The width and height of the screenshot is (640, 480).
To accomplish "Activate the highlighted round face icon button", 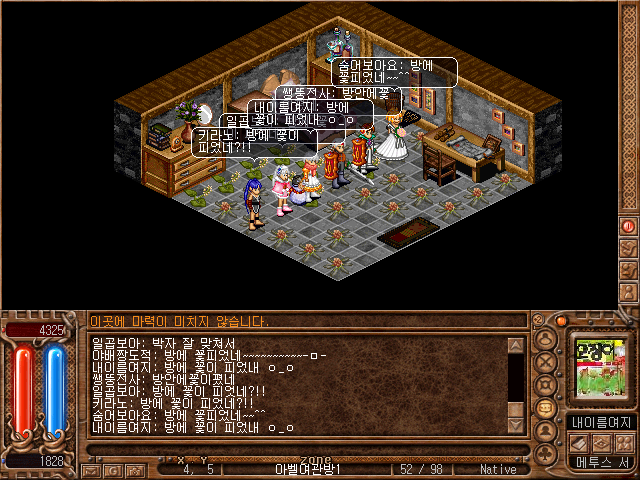I will 547,408.
